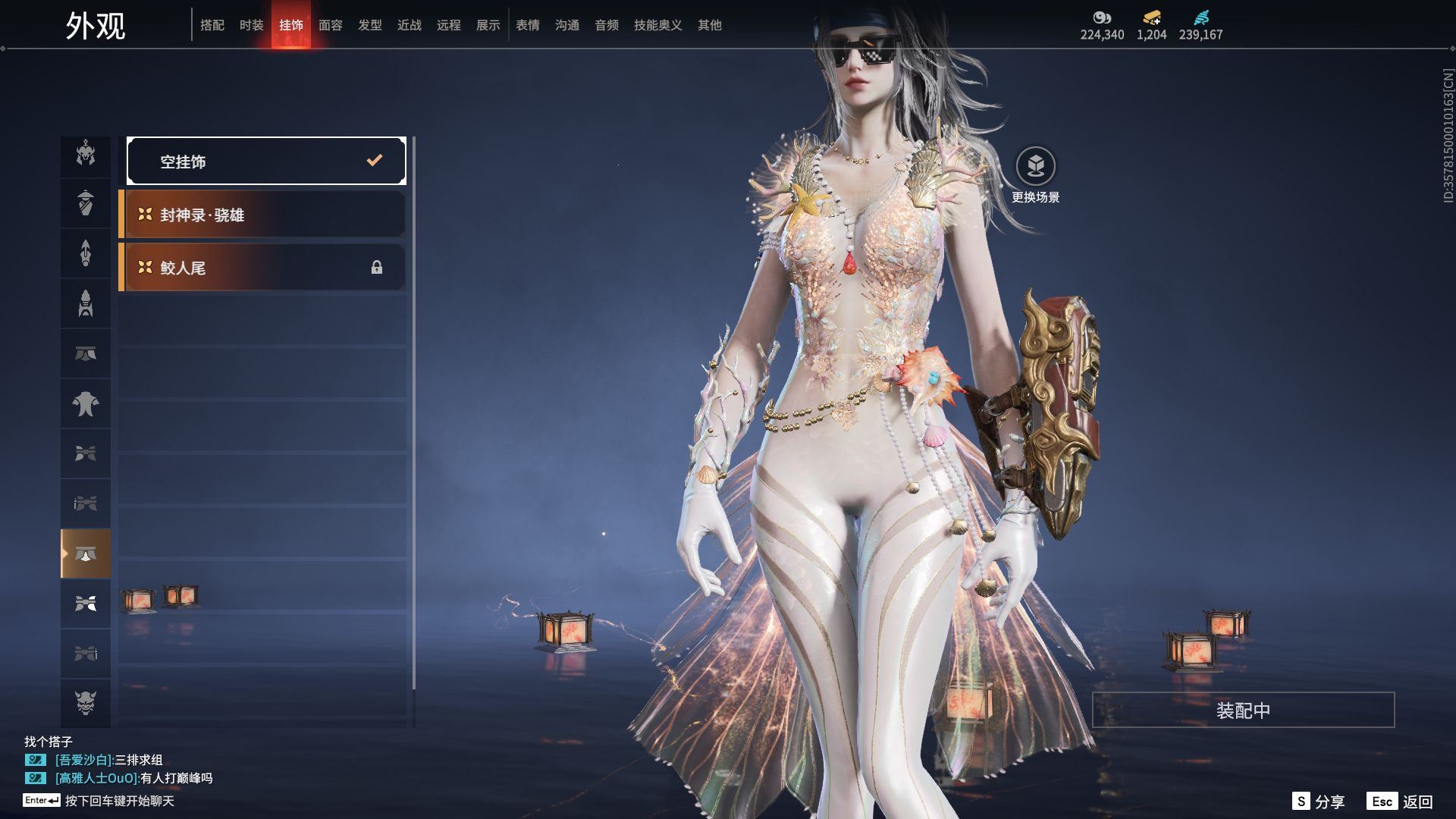
Task: Click the 分享 share button
Action: (x=1319, y=801)
